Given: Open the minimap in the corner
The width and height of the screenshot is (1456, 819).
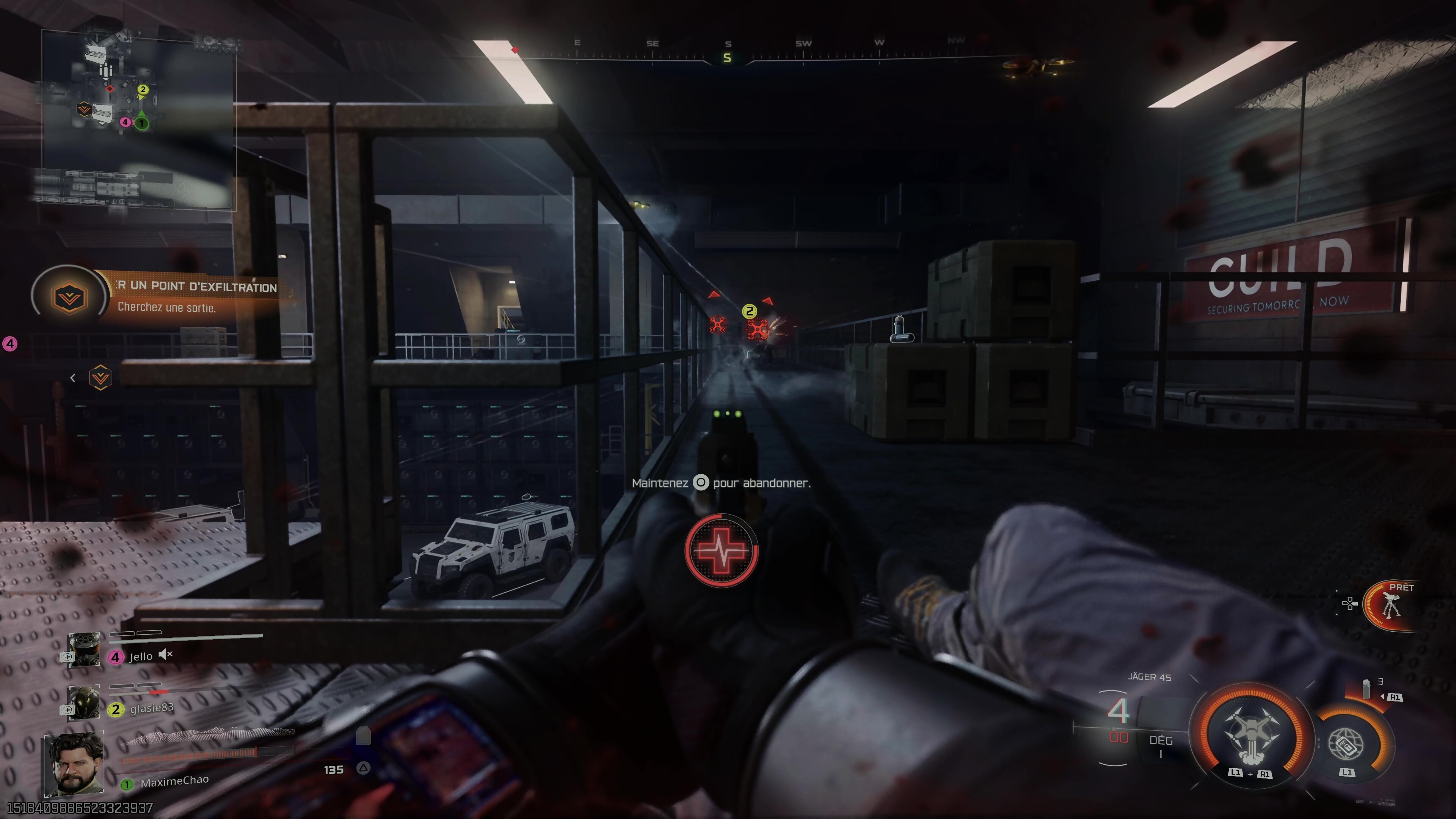Looking at the screenshot, I should [x=138, y=119].
